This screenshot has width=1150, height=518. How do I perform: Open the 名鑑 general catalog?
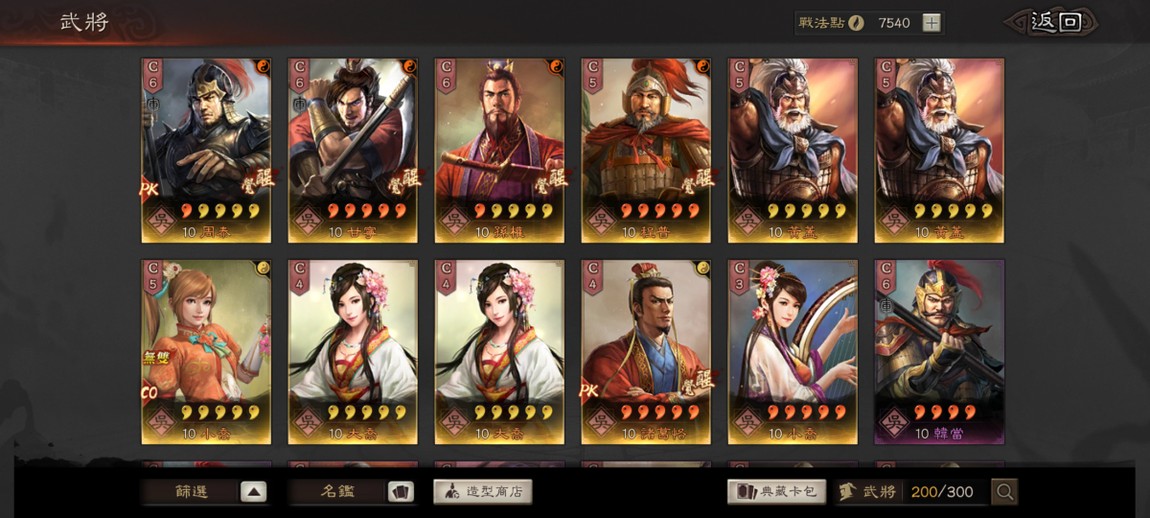tap(351, 491)
